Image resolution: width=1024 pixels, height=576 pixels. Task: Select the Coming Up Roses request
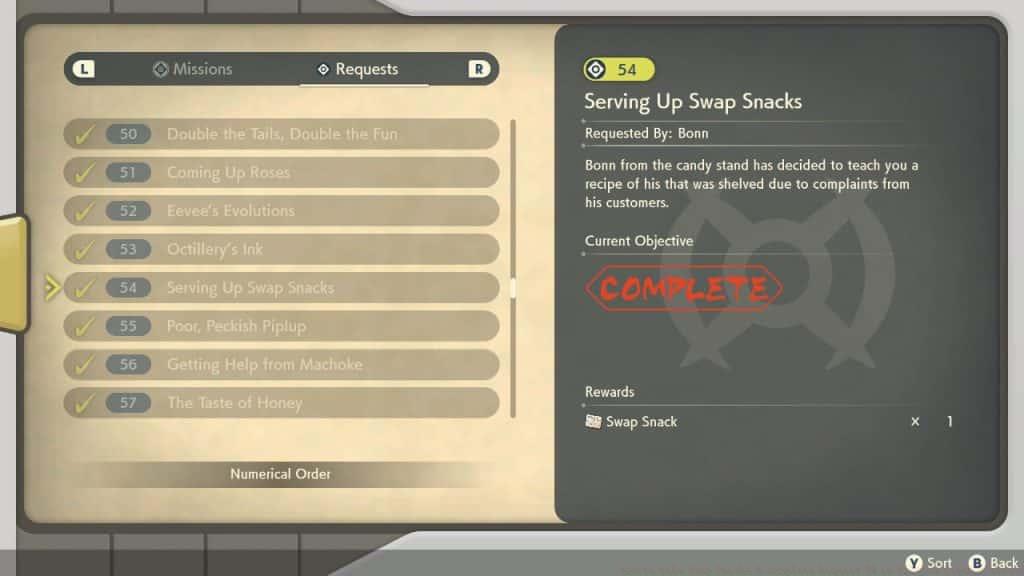point(281,172)
